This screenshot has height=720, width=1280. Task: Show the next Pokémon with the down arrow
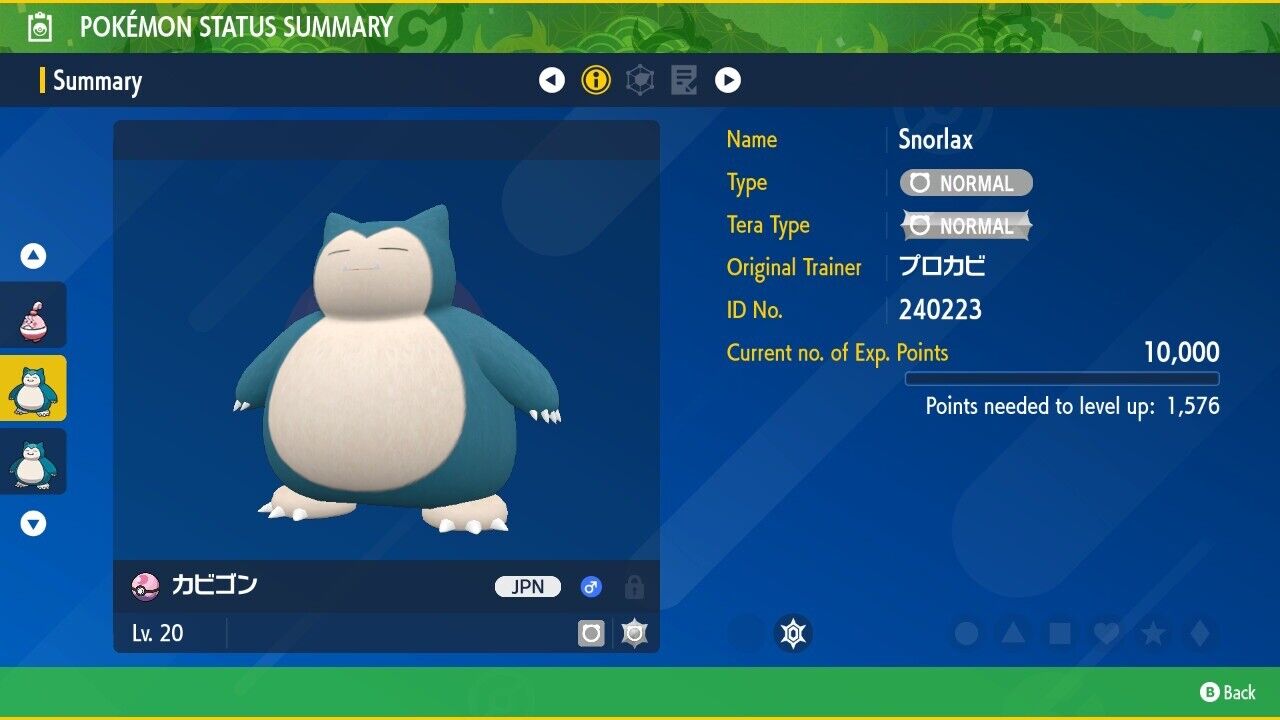tap(33, 523)
